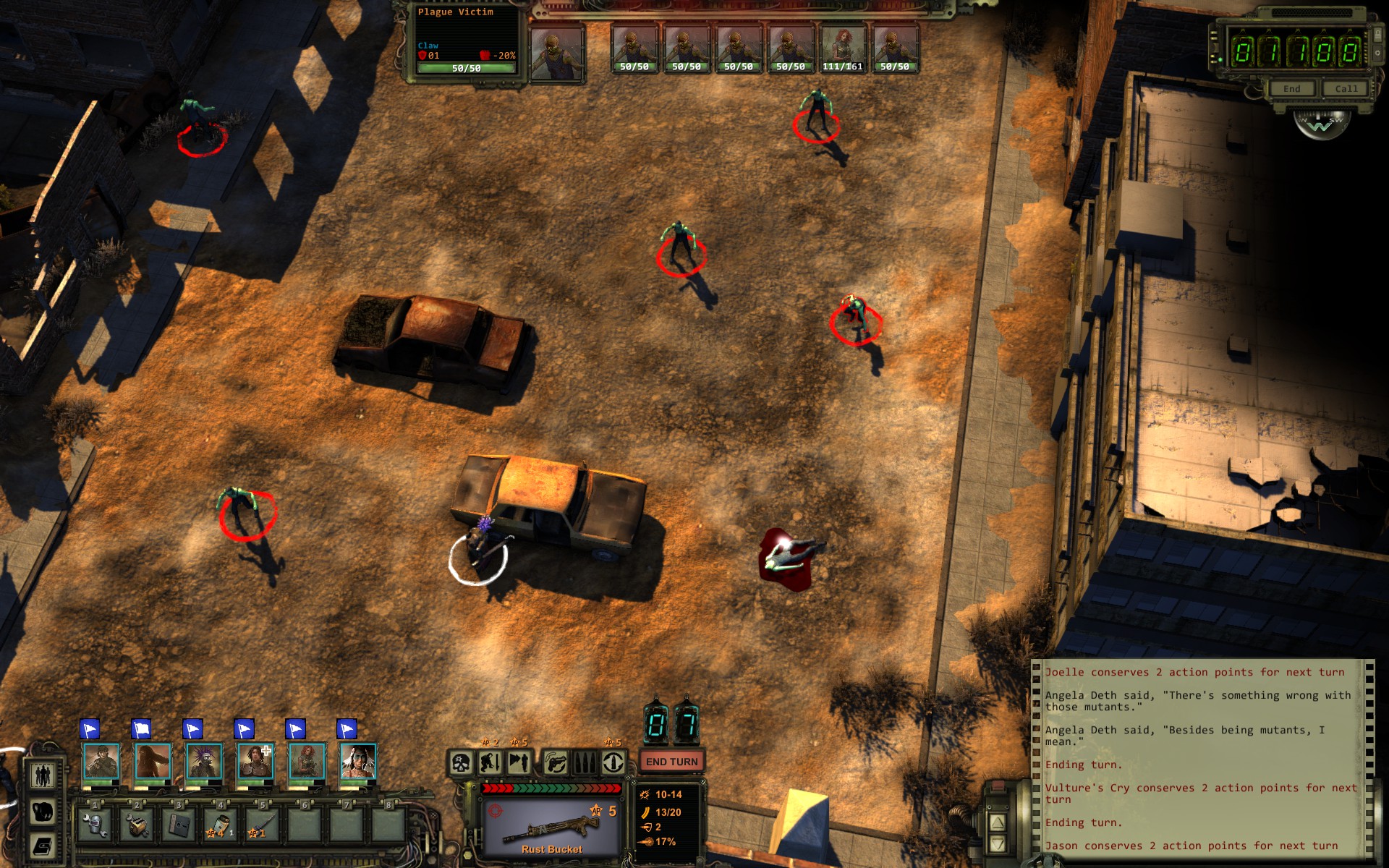The height and width of the screenshot is (868, 1389).
Task: Click the pistol weapon-swap icon
Action: 556,762
